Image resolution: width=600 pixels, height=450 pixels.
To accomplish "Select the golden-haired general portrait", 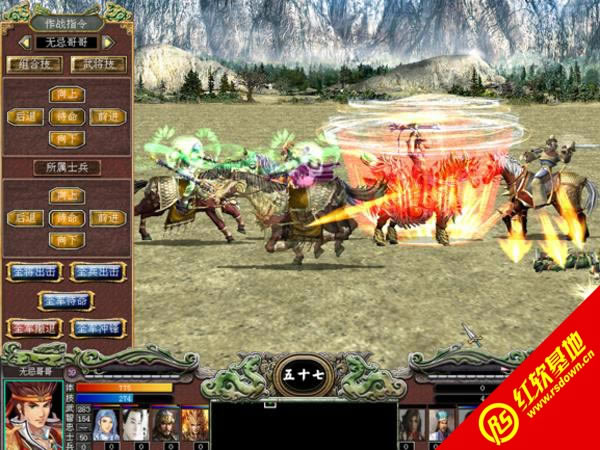I will [x=193, y=424].
